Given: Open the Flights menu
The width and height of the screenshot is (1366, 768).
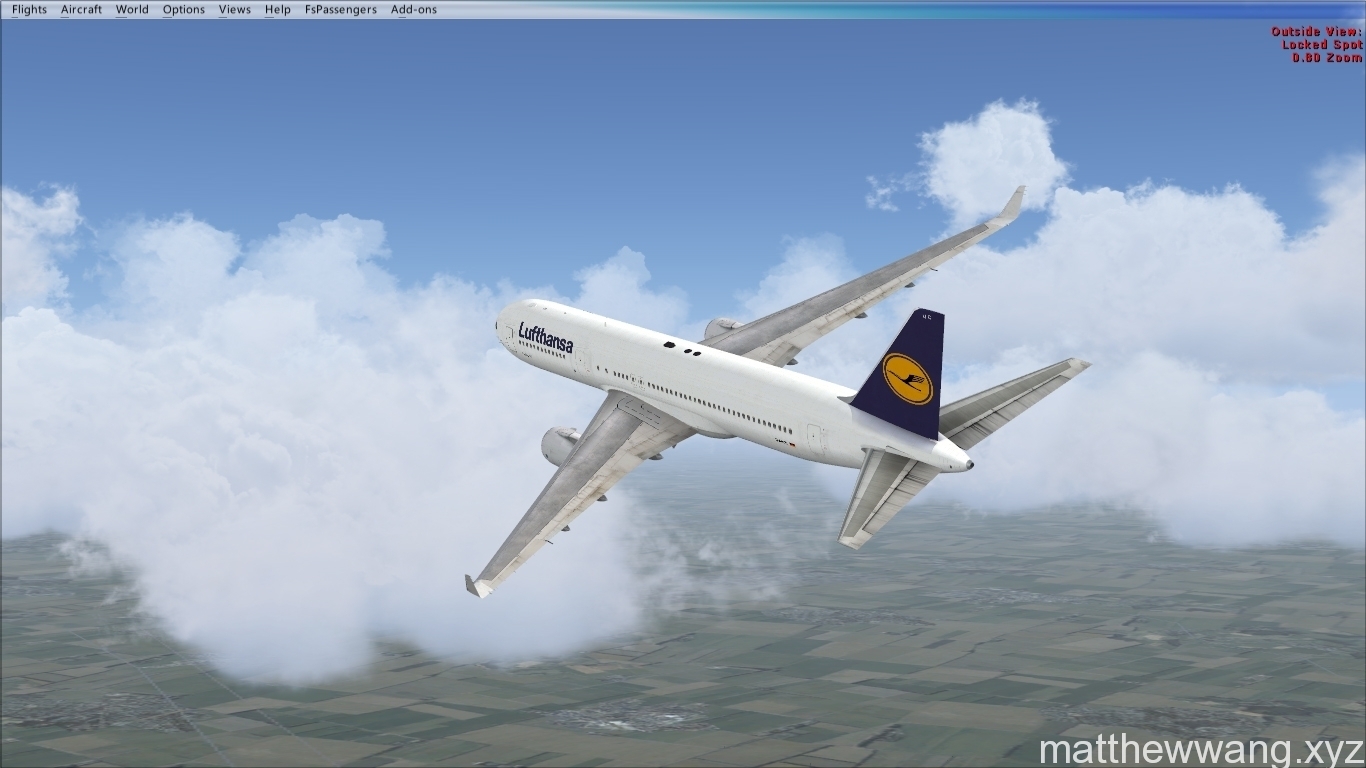Looking at the screenshot, I should 29,10.
